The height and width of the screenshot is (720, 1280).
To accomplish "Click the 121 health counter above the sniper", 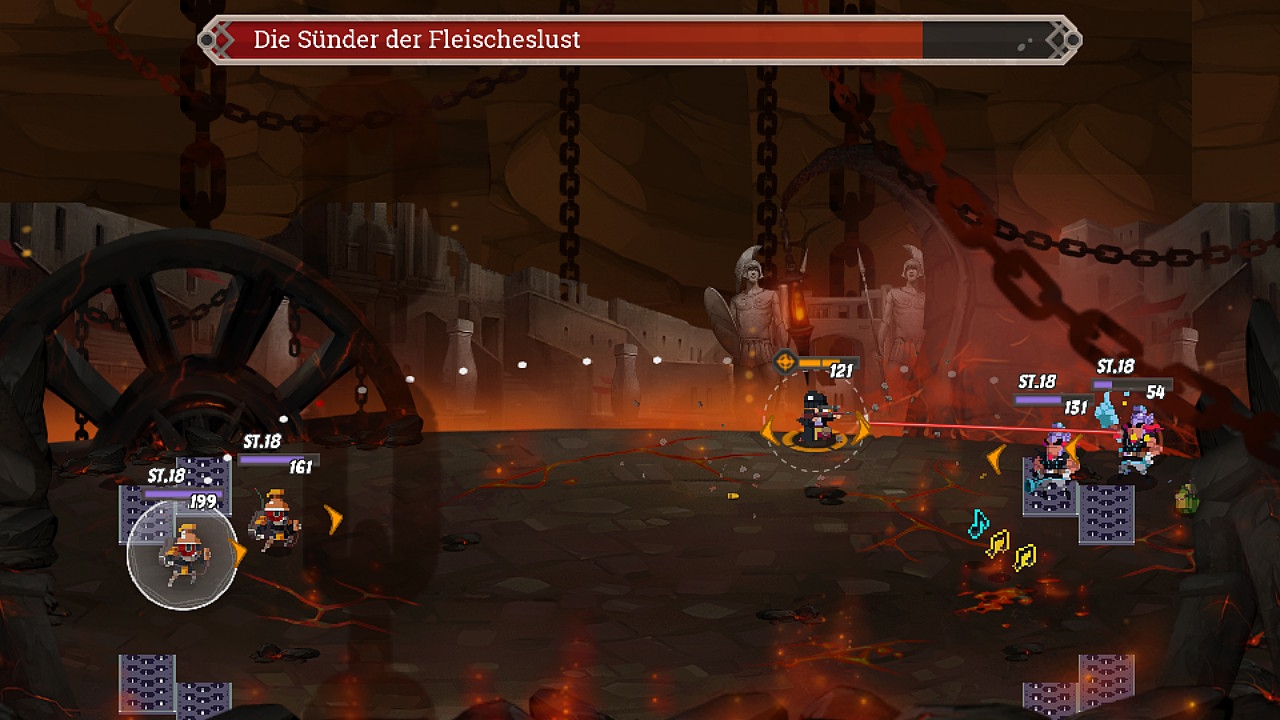I will [840, 370].
